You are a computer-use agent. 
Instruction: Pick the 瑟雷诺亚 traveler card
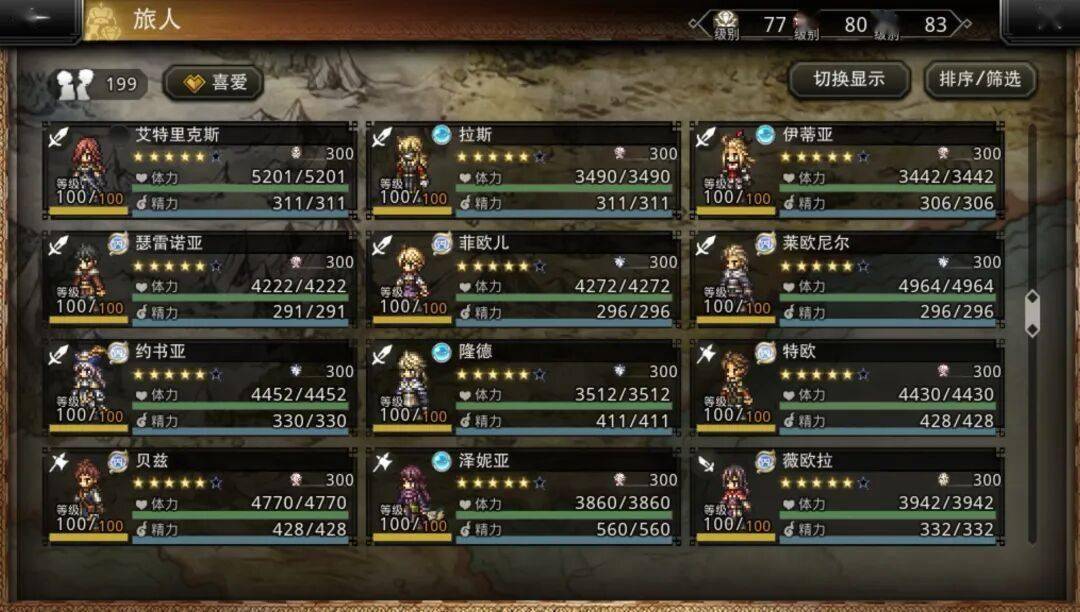(200, 278)
